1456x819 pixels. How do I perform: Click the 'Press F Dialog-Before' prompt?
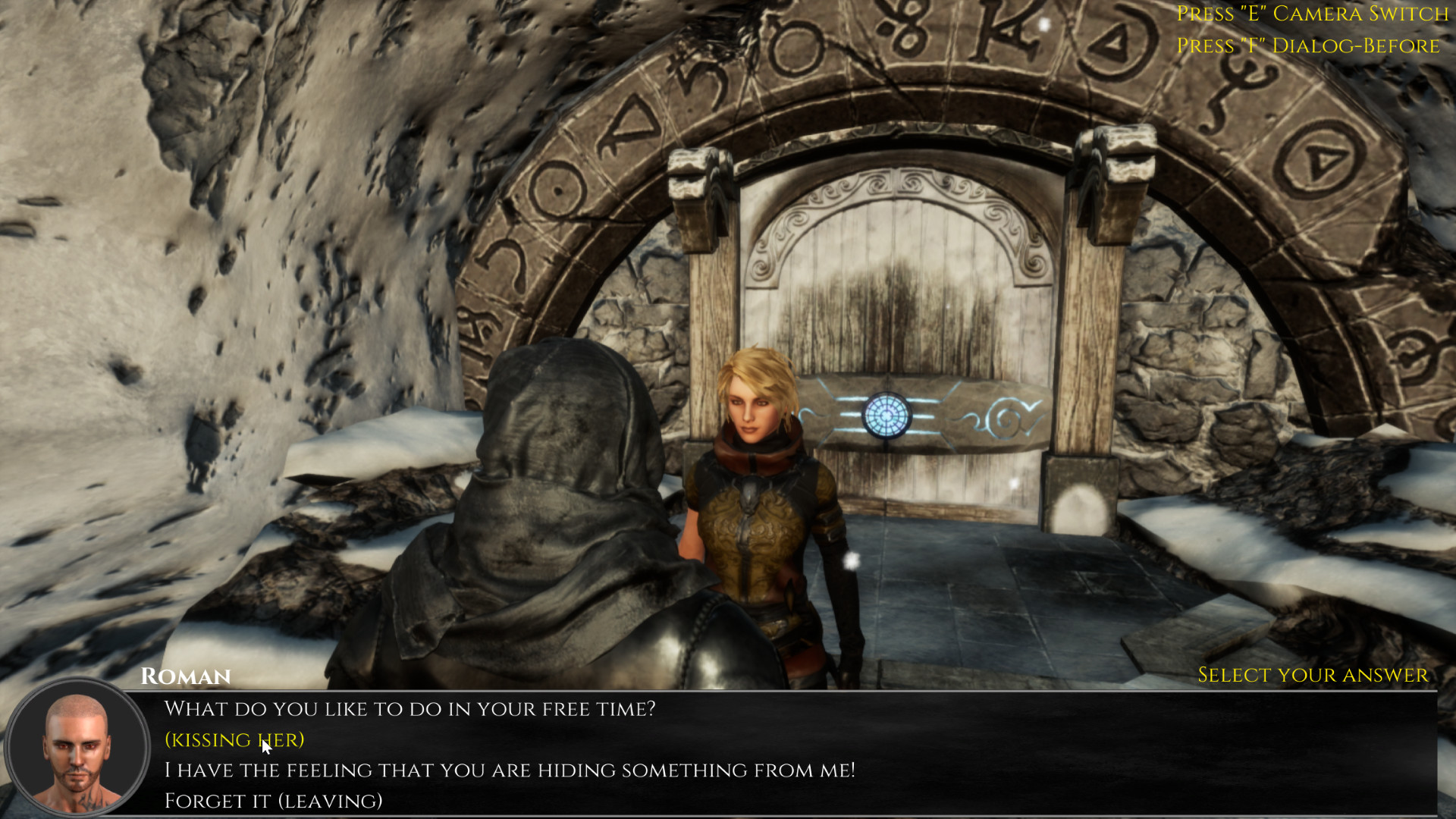click(x=1307, y=45)
